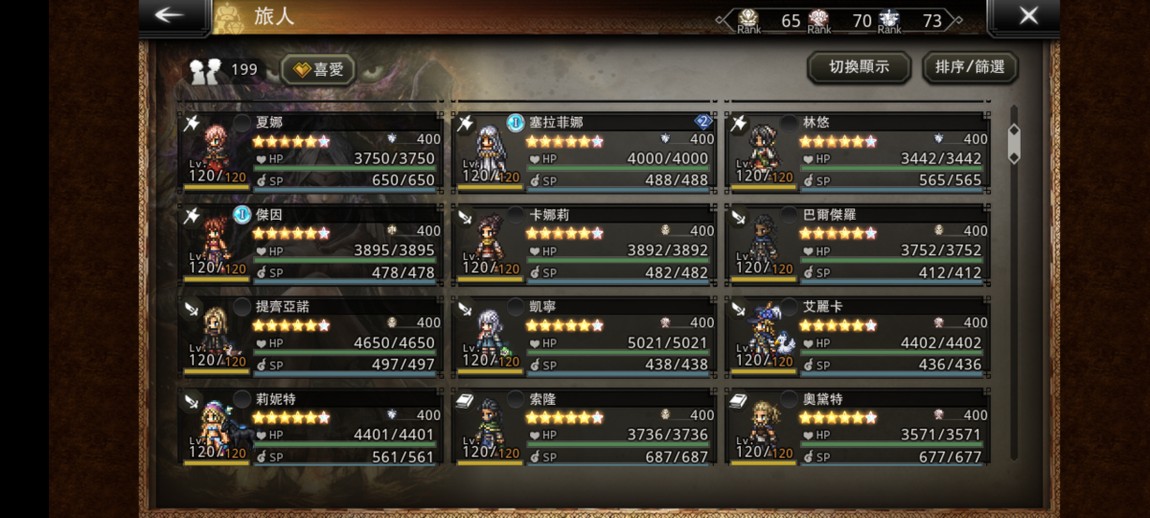Choose traveler 奧黛特
Screen dimensions: 1150x518
pos(857,427)
